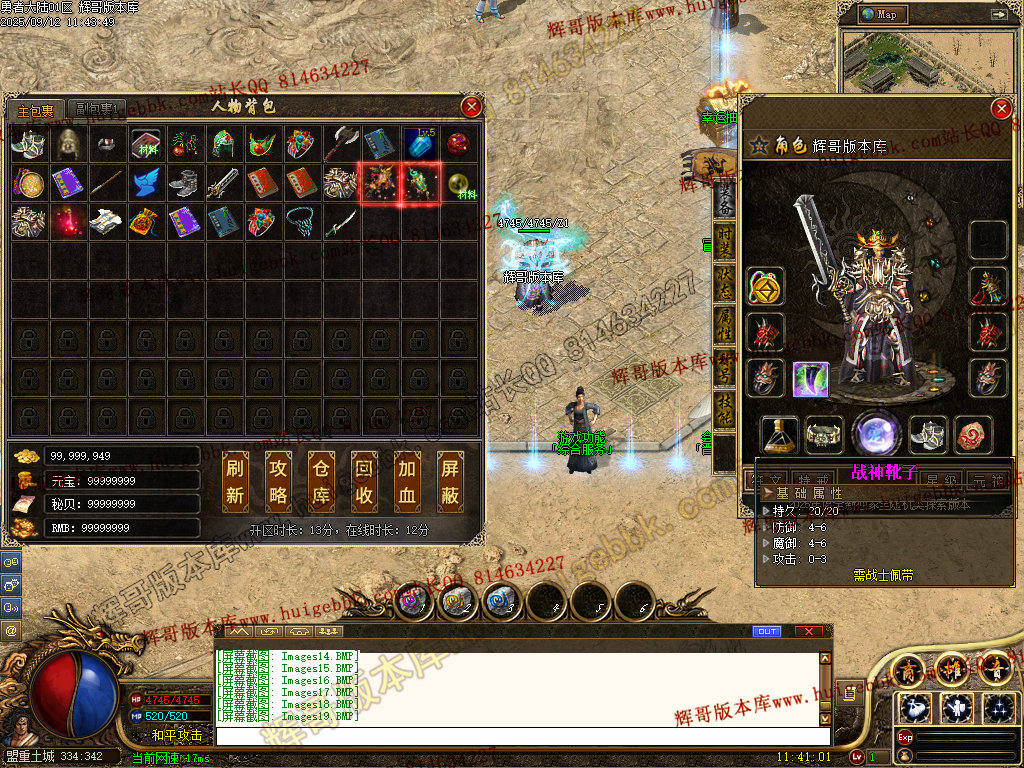Toggle the 屏蔽 shield button
Screen dimensions: 1024x768
(x=450, y=481)
